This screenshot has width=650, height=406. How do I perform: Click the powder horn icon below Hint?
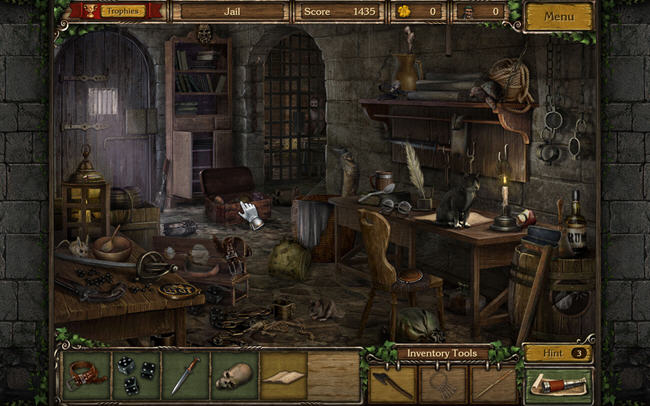coord(559,384)
